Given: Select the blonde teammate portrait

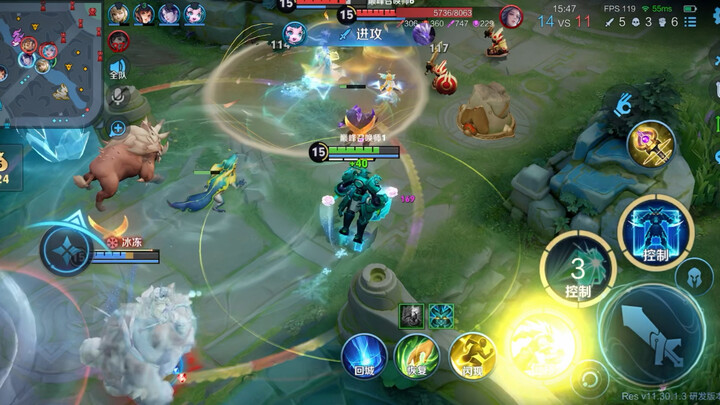Looking at the screenshot, I should 119,14.
